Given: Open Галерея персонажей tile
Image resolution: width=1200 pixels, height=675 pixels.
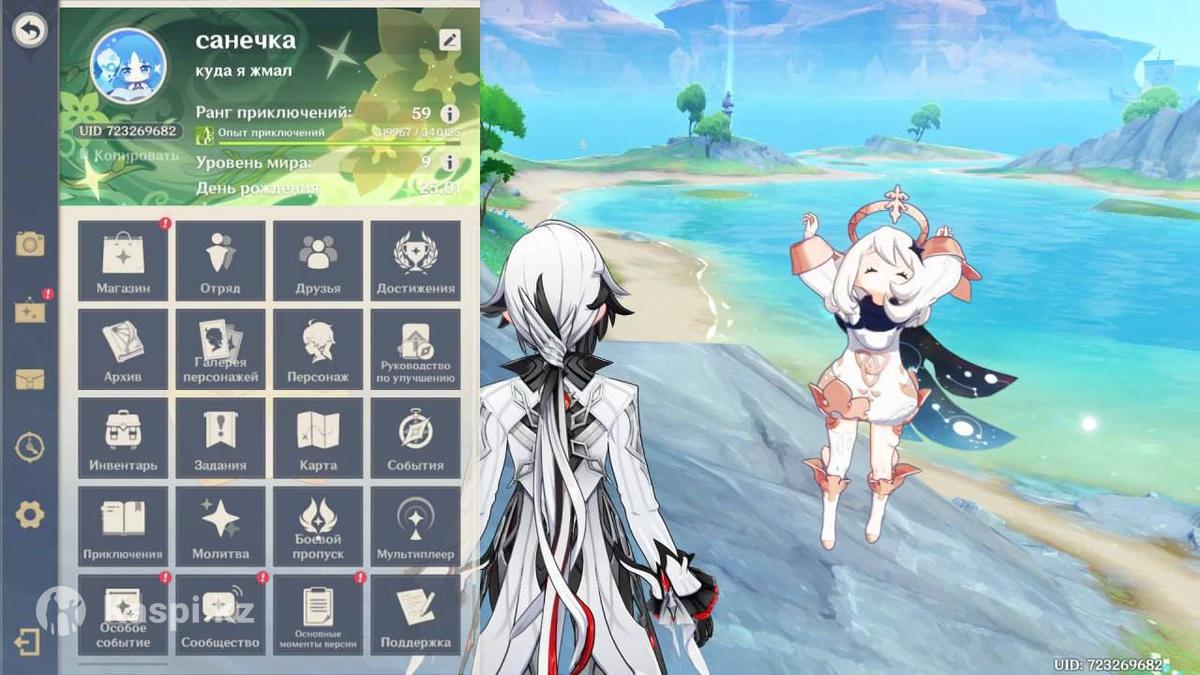Looking at the screenshot, I should [x=220, y=349].
